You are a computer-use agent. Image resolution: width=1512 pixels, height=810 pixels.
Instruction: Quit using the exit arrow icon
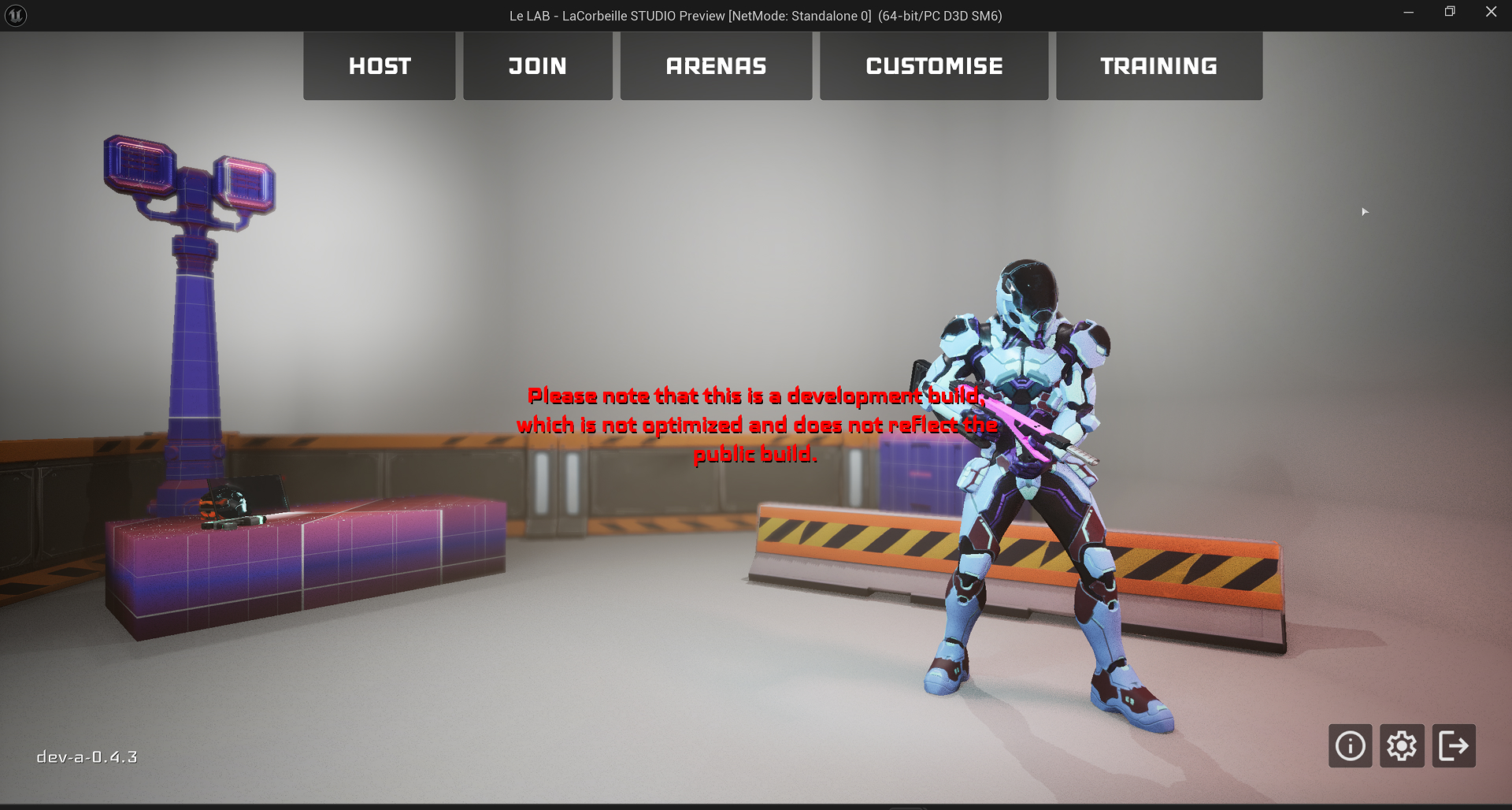[1454, 745]
